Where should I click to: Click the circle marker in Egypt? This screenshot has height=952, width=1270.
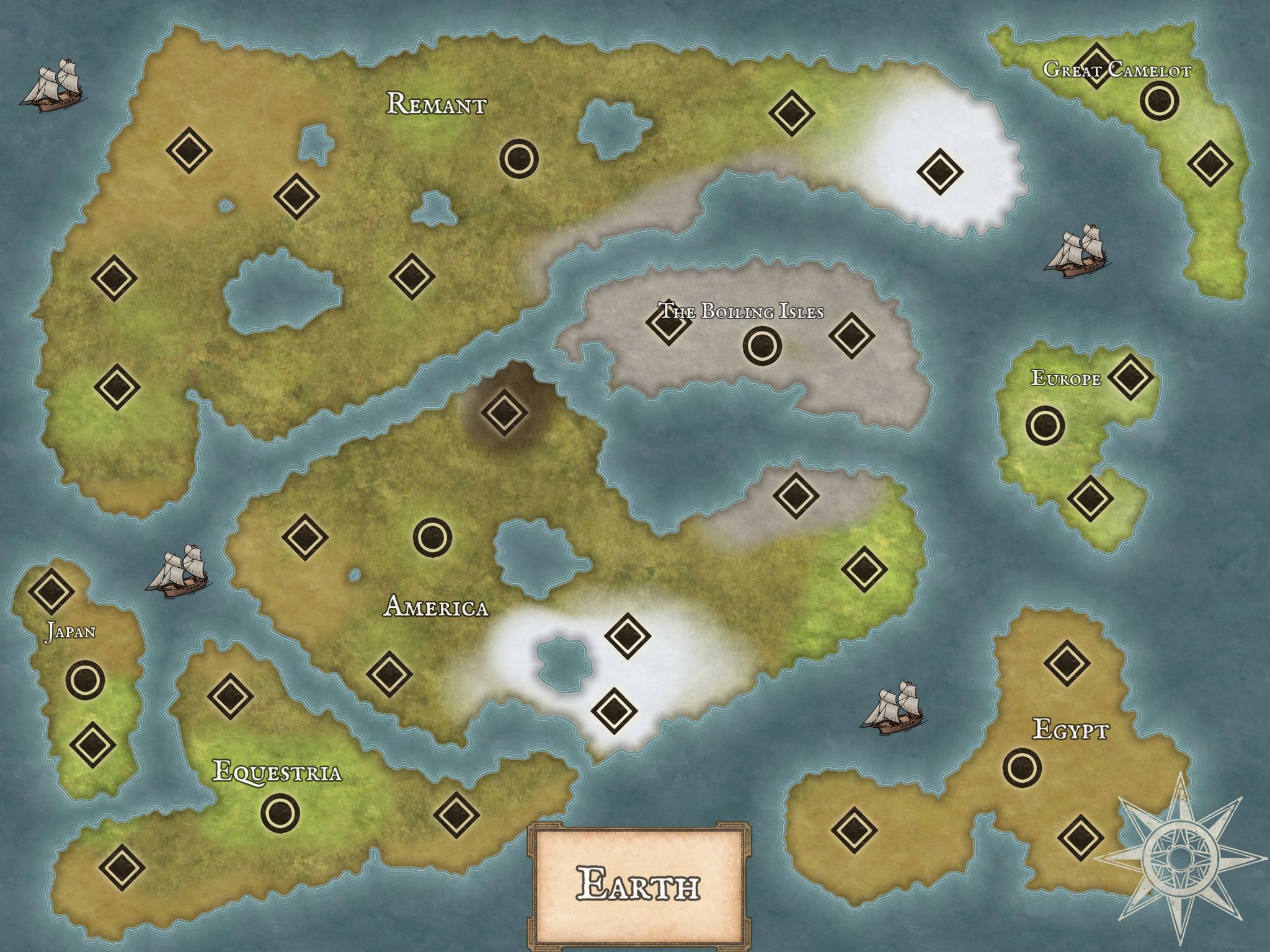[1022, 768]
